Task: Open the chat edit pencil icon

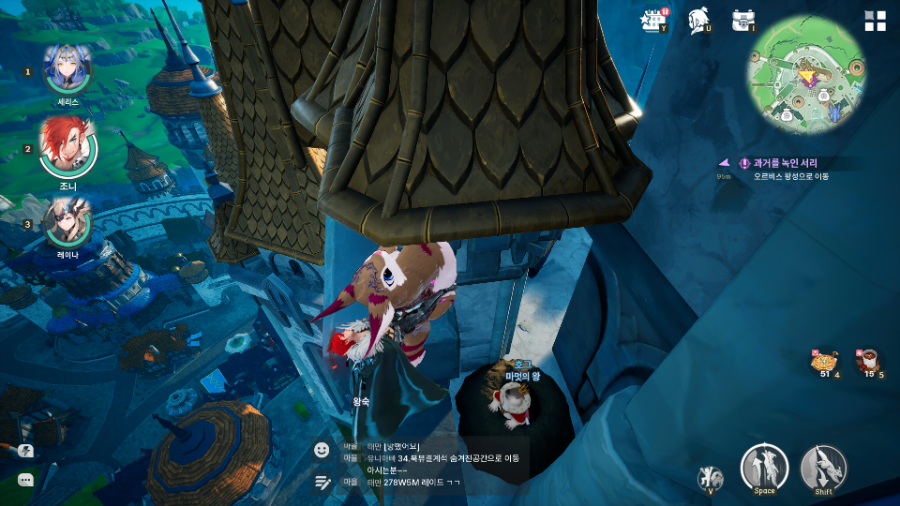Action: click(x=322, y=482)
